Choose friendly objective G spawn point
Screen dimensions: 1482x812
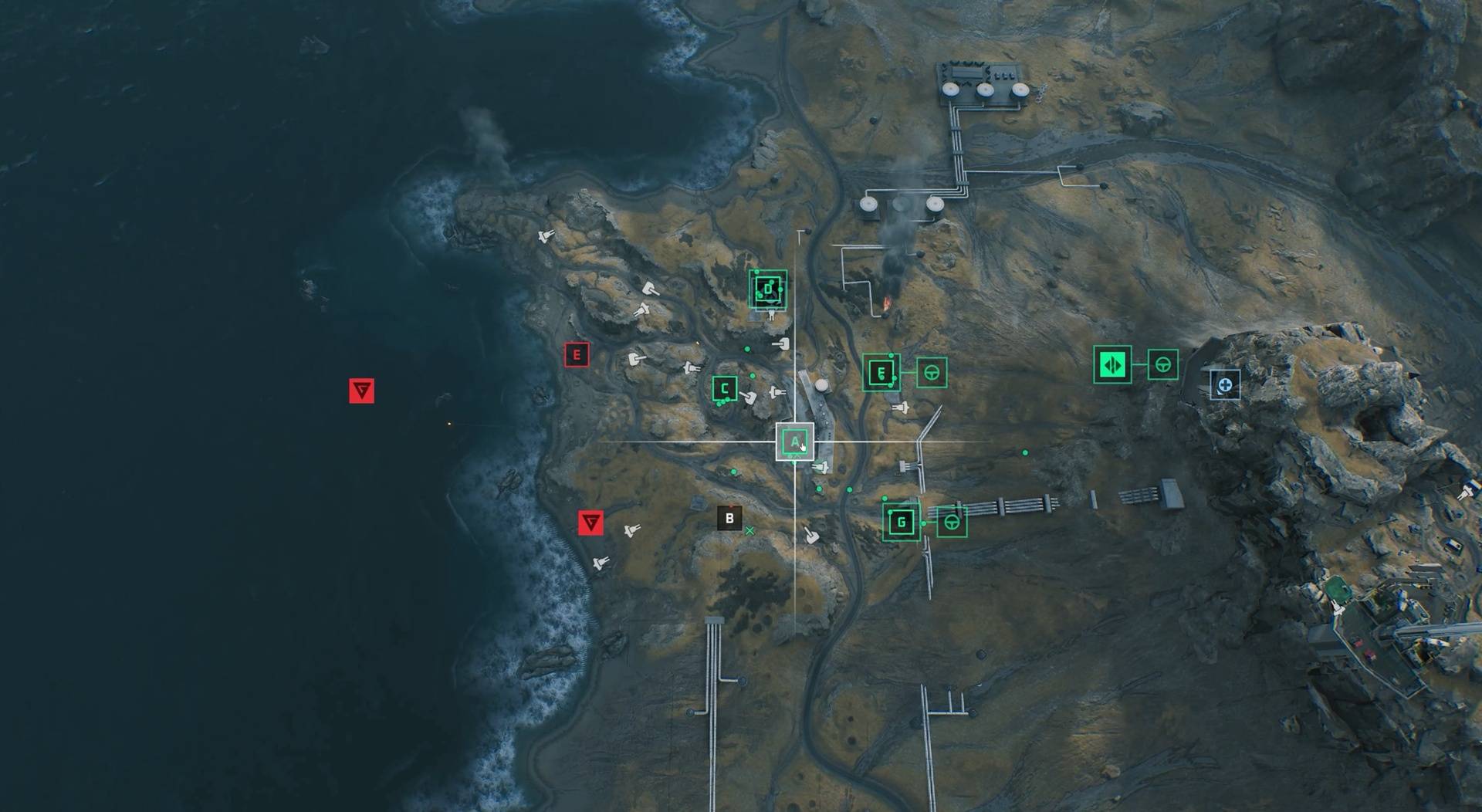coord(901,522)
